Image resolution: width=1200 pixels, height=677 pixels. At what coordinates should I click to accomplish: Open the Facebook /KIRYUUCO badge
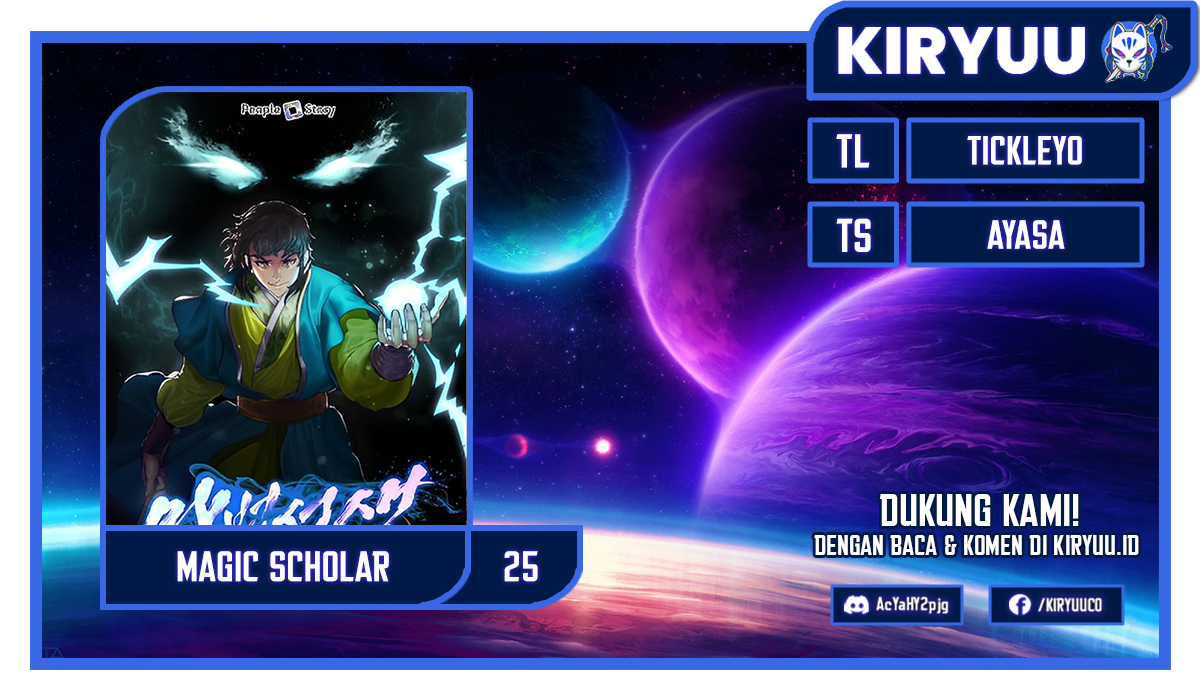pos(1056,605)
